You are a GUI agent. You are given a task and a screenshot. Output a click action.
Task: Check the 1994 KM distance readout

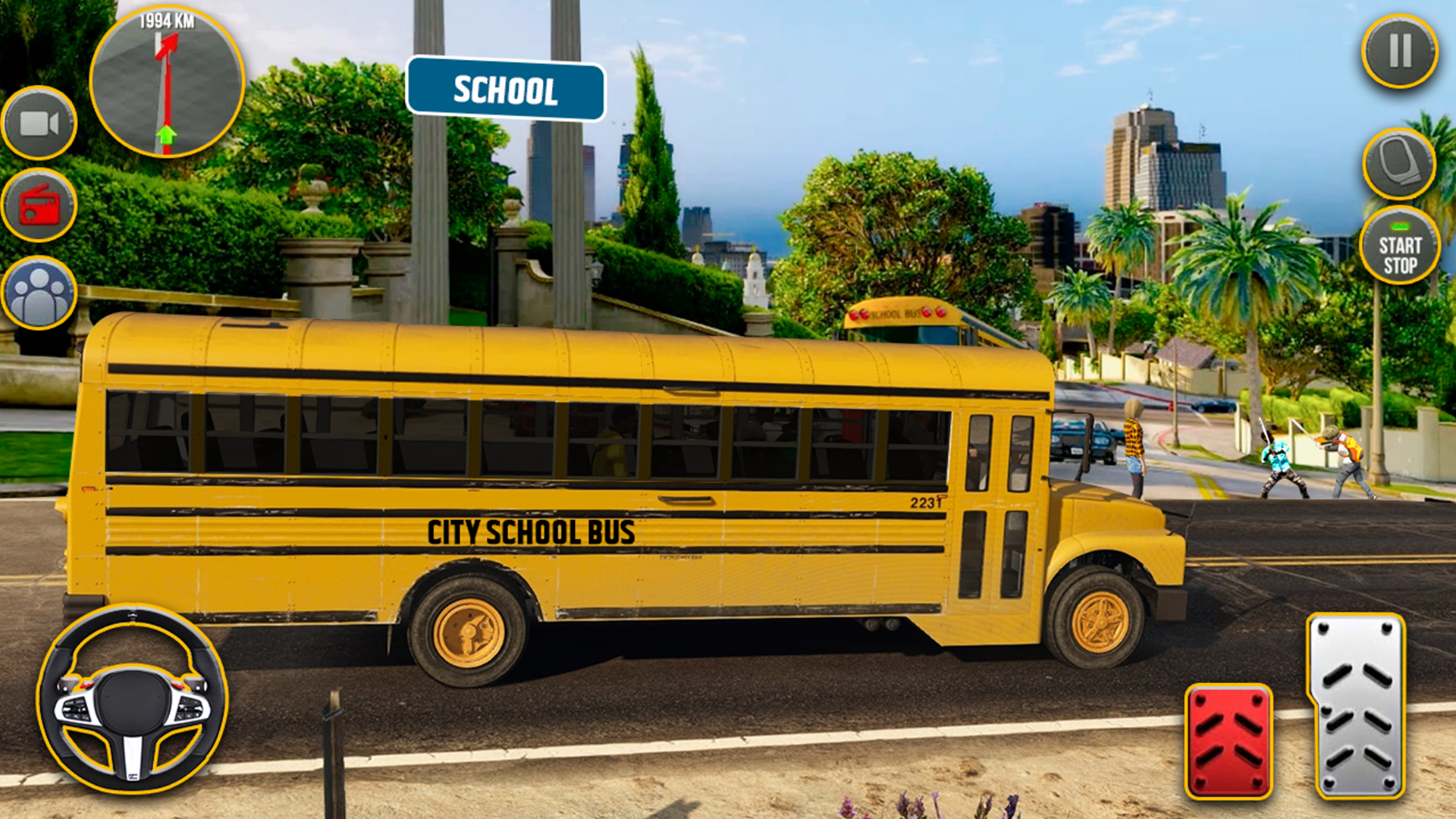165,21
